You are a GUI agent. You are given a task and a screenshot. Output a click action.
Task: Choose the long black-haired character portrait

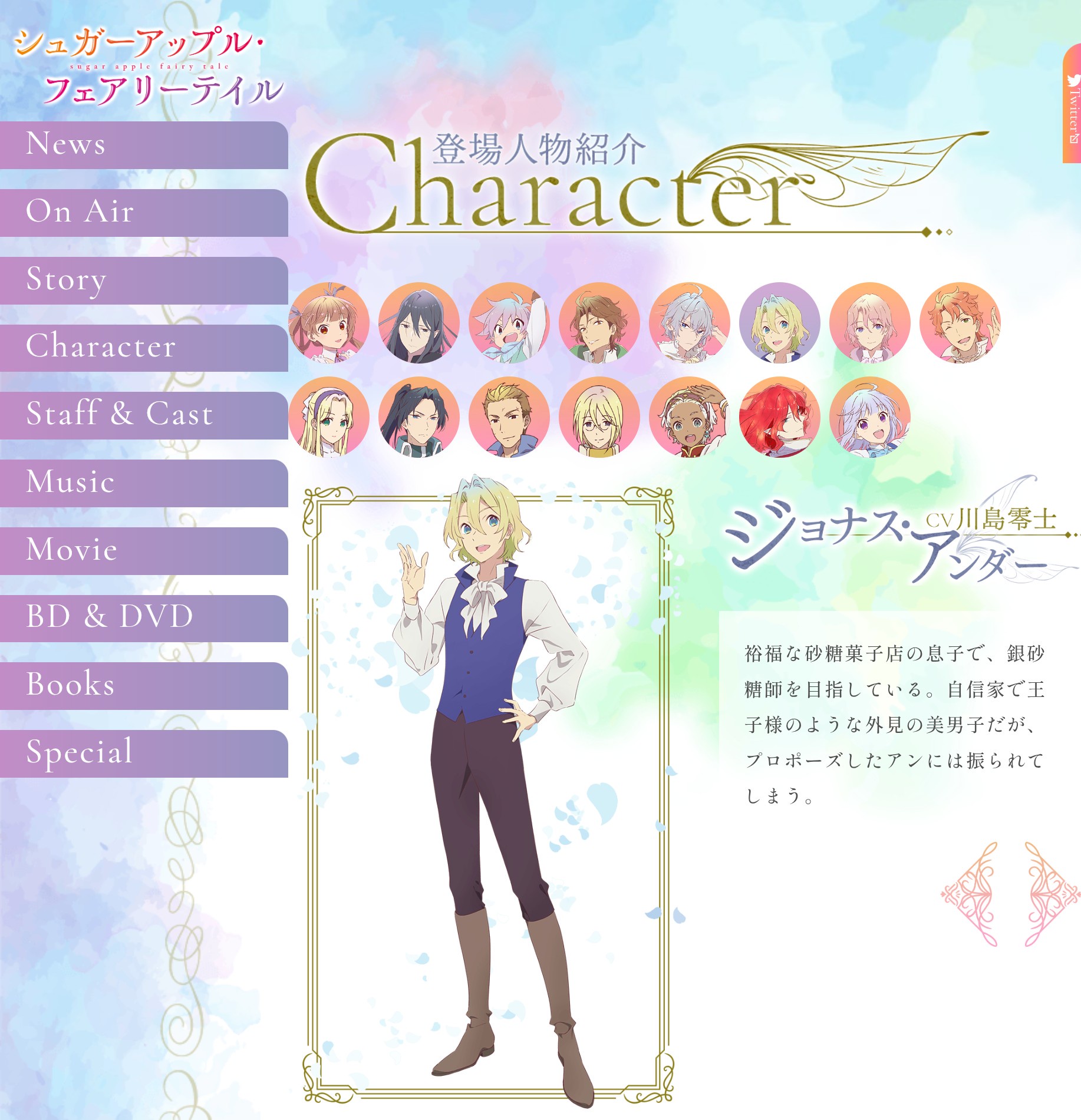tap(419, 323)
